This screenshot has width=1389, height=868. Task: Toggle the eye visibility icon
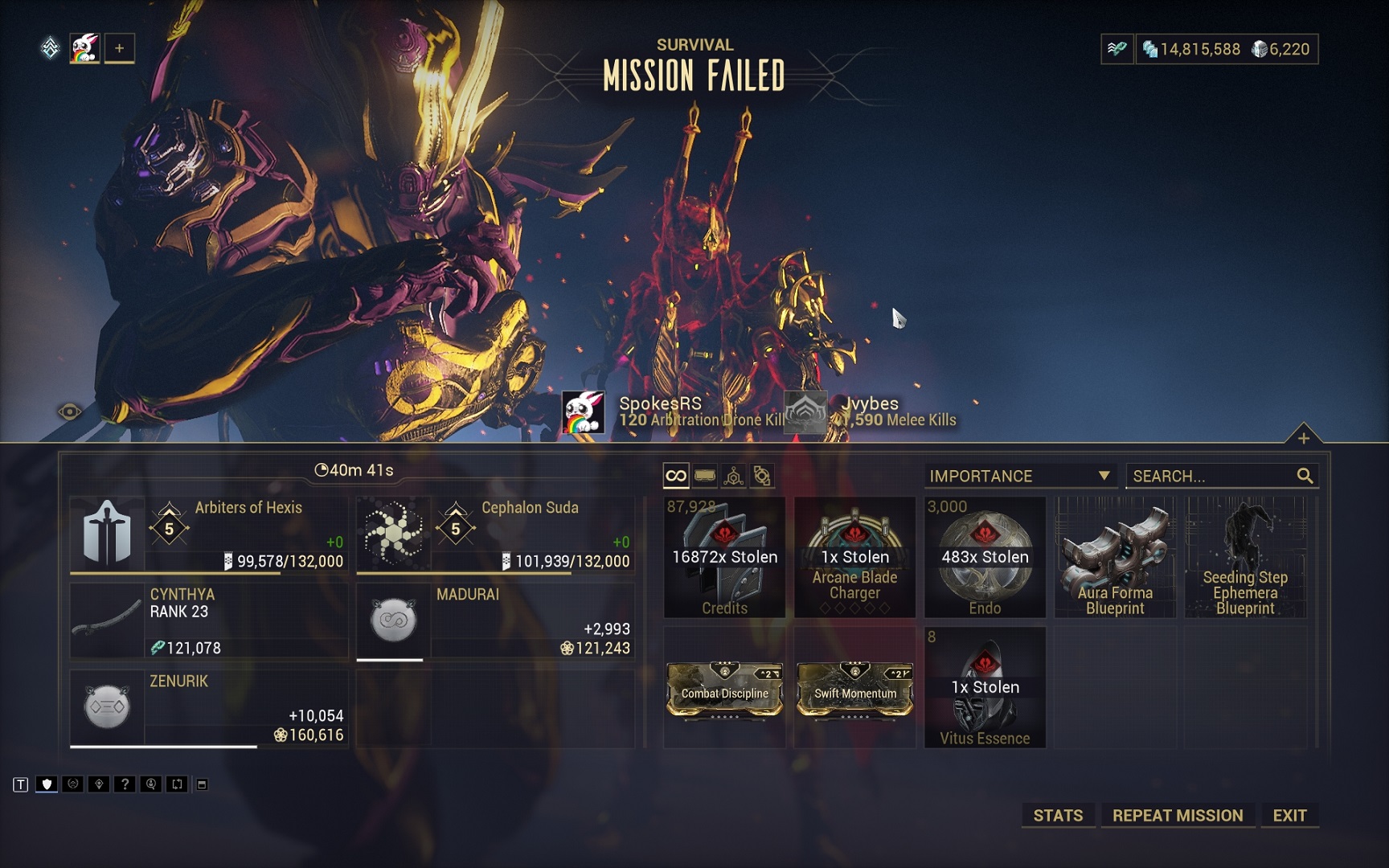70,412
